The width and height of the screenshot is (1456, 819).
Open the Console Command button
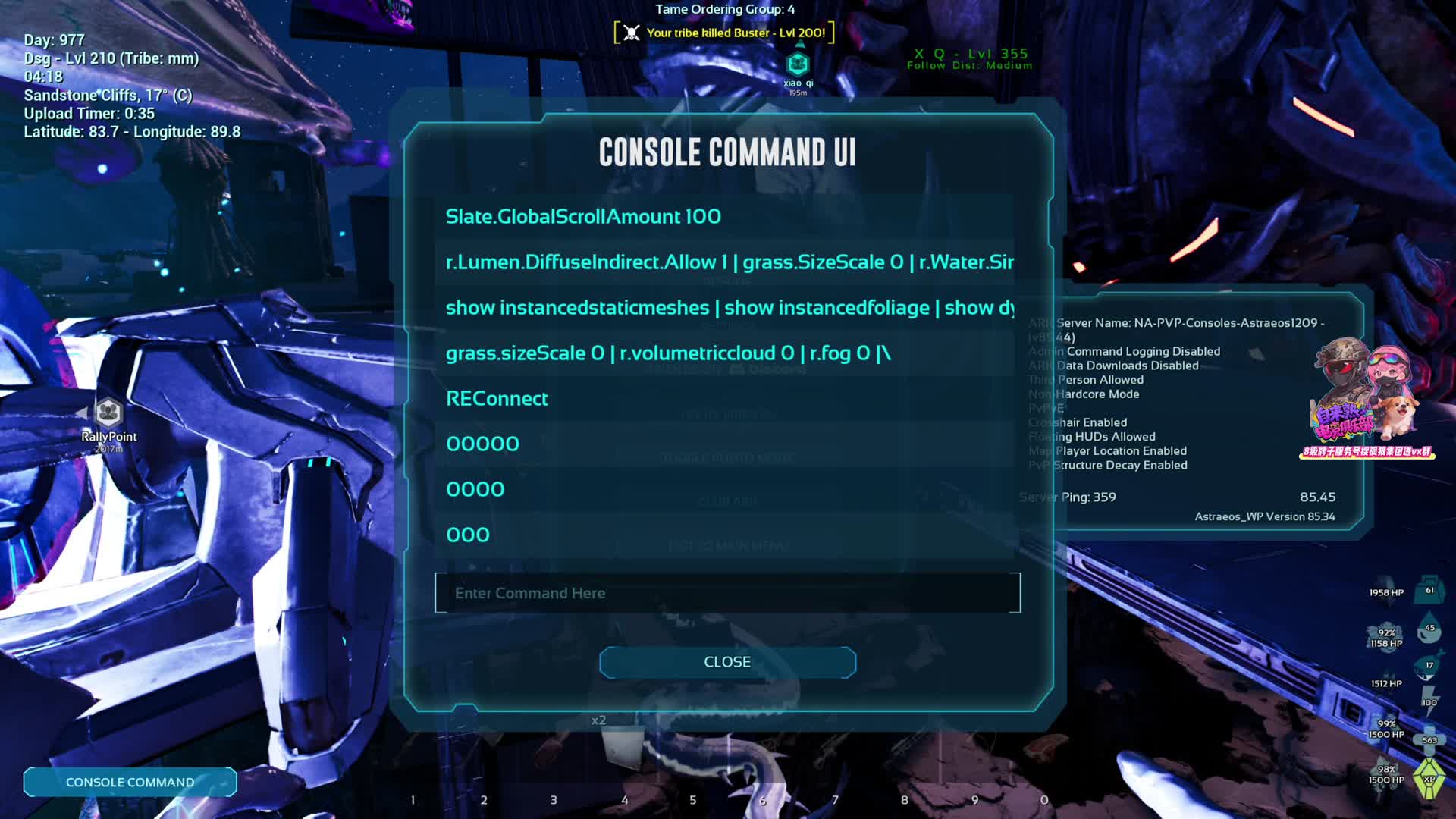(x=130, y=782)
